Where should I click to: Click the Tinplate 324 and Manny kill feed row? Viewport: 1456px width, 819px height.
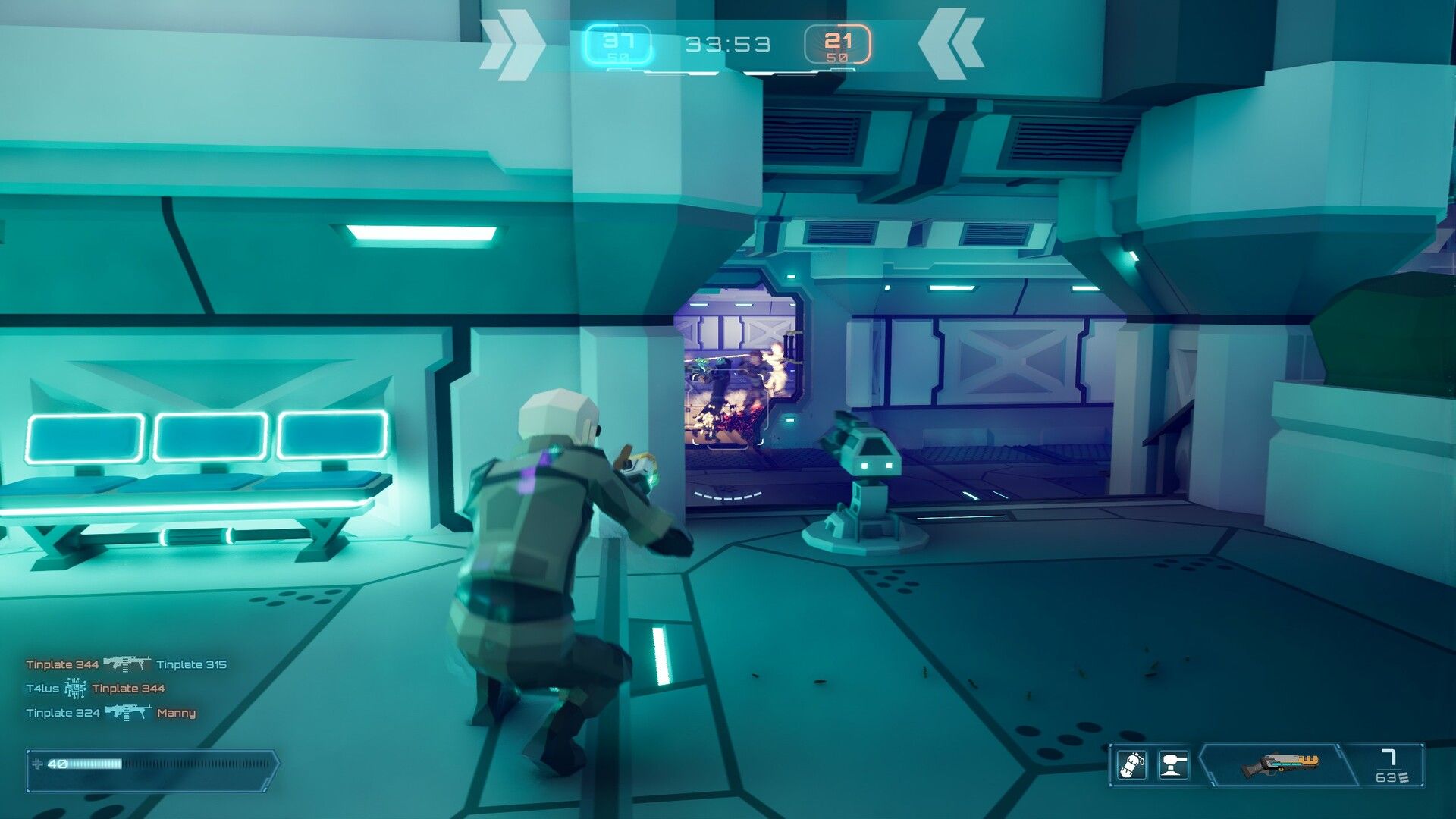tap(111, 713)
